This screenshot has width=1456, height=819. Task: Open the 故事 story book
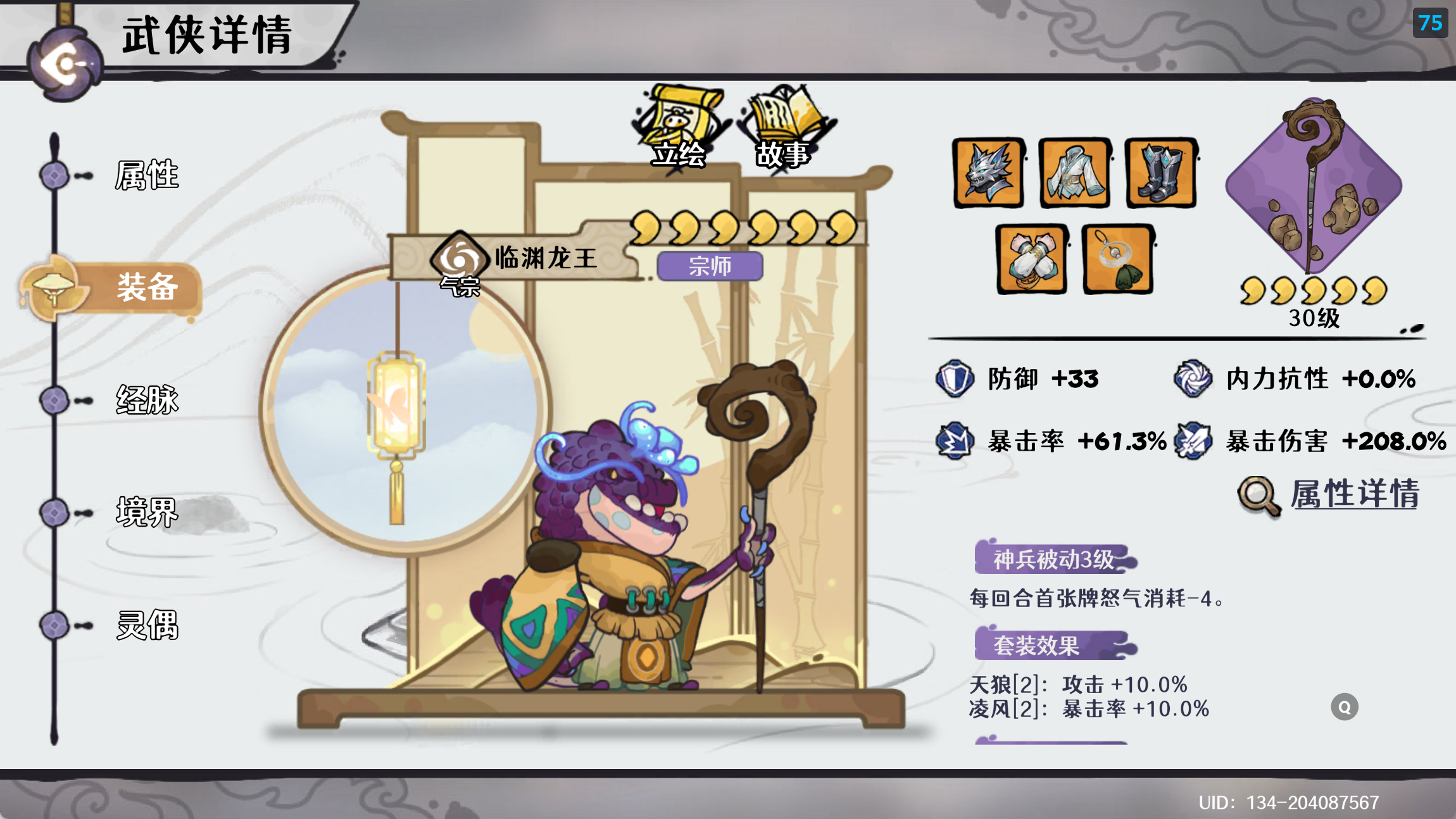point(784,127)
